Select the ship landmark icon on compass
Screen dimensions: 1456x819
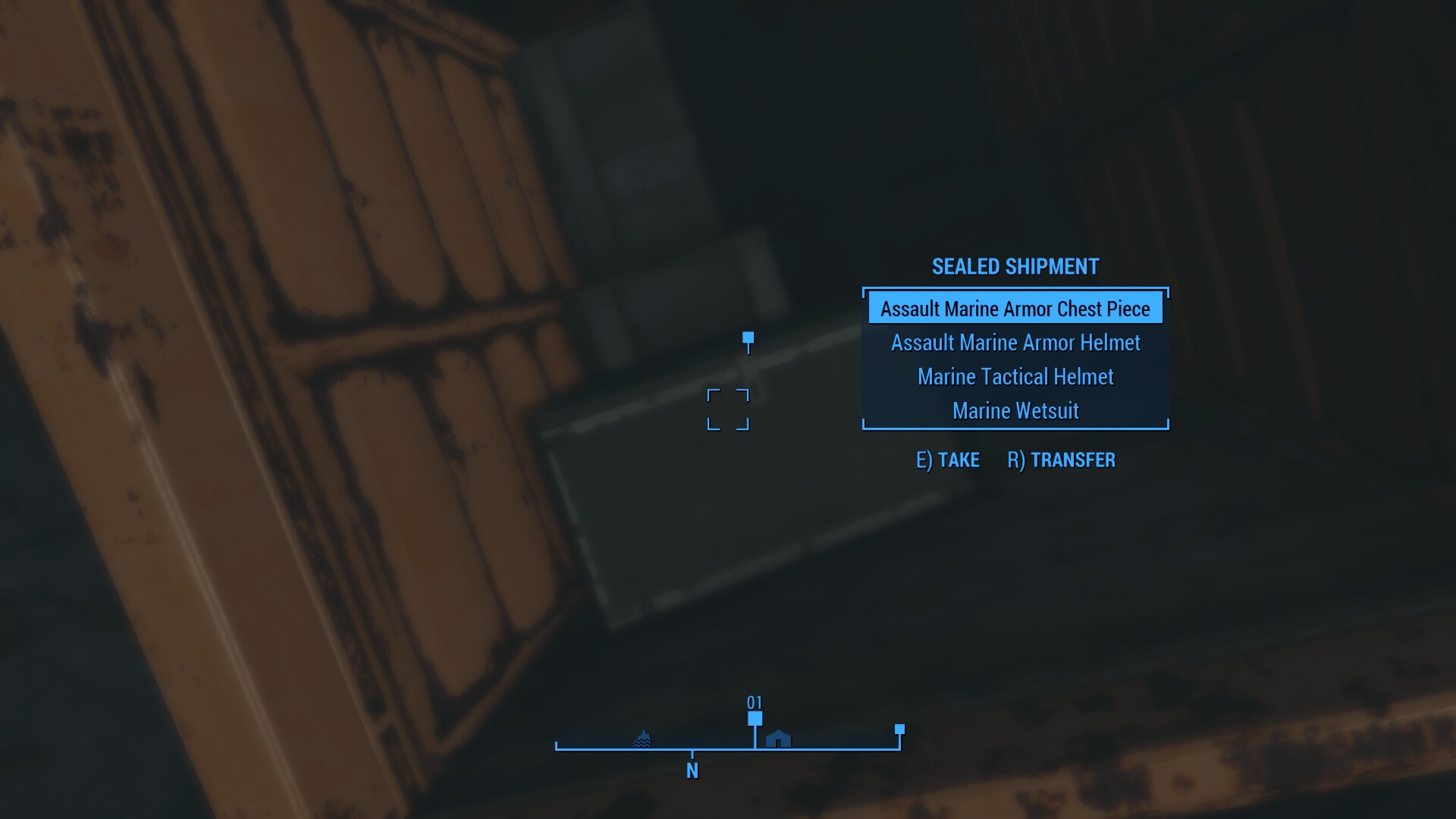pos(642,739)
